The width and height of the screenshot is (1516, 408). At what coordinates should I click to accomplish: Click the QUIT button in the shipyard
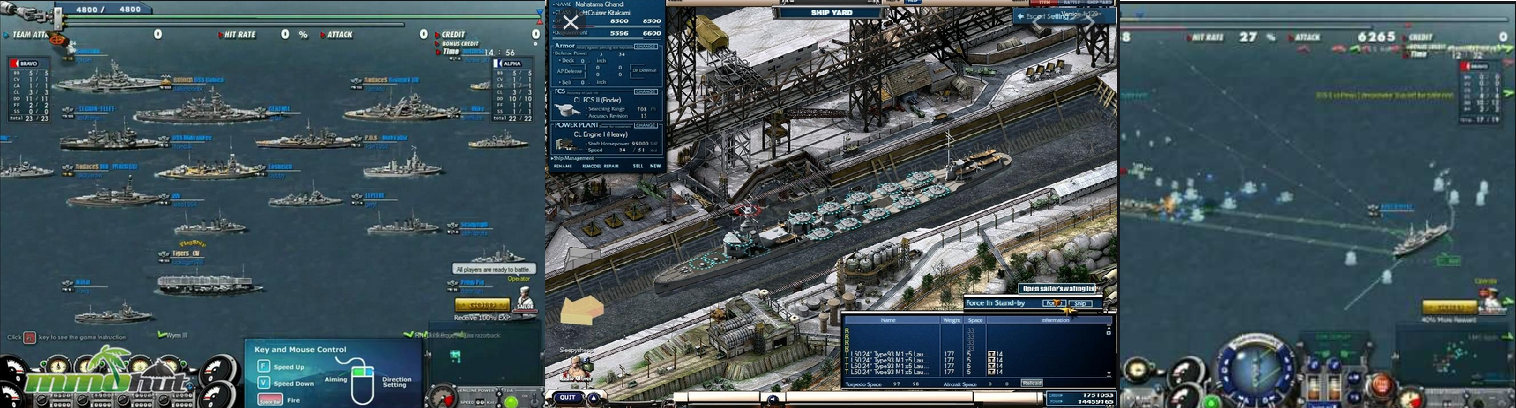tap(567, 398)
